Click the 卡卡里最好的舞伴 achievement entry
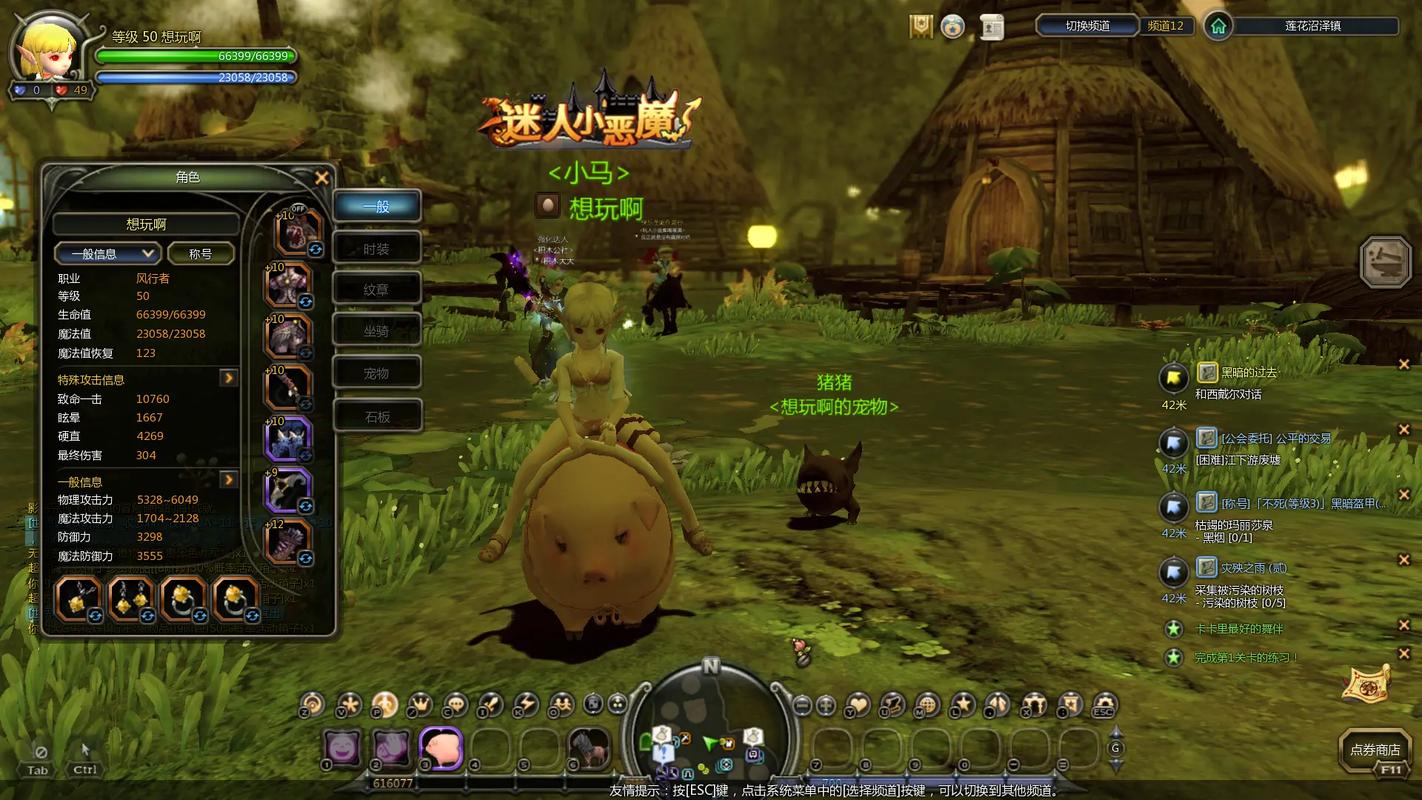 [1238, 629]
